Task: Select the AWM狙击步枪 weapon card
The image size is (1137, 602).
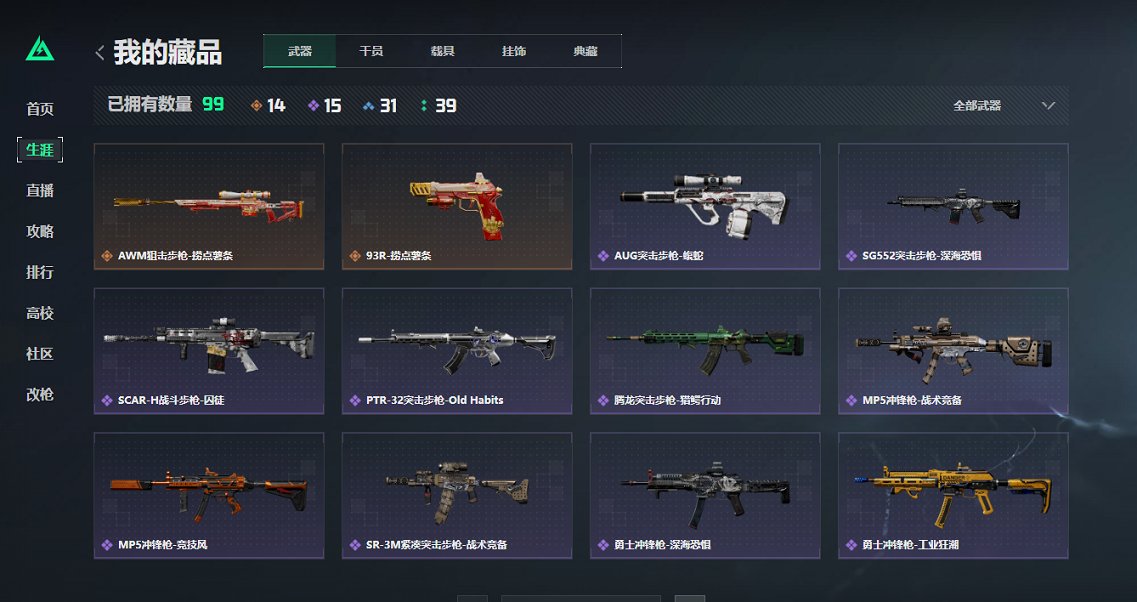Action: click(x=208, y=206)
